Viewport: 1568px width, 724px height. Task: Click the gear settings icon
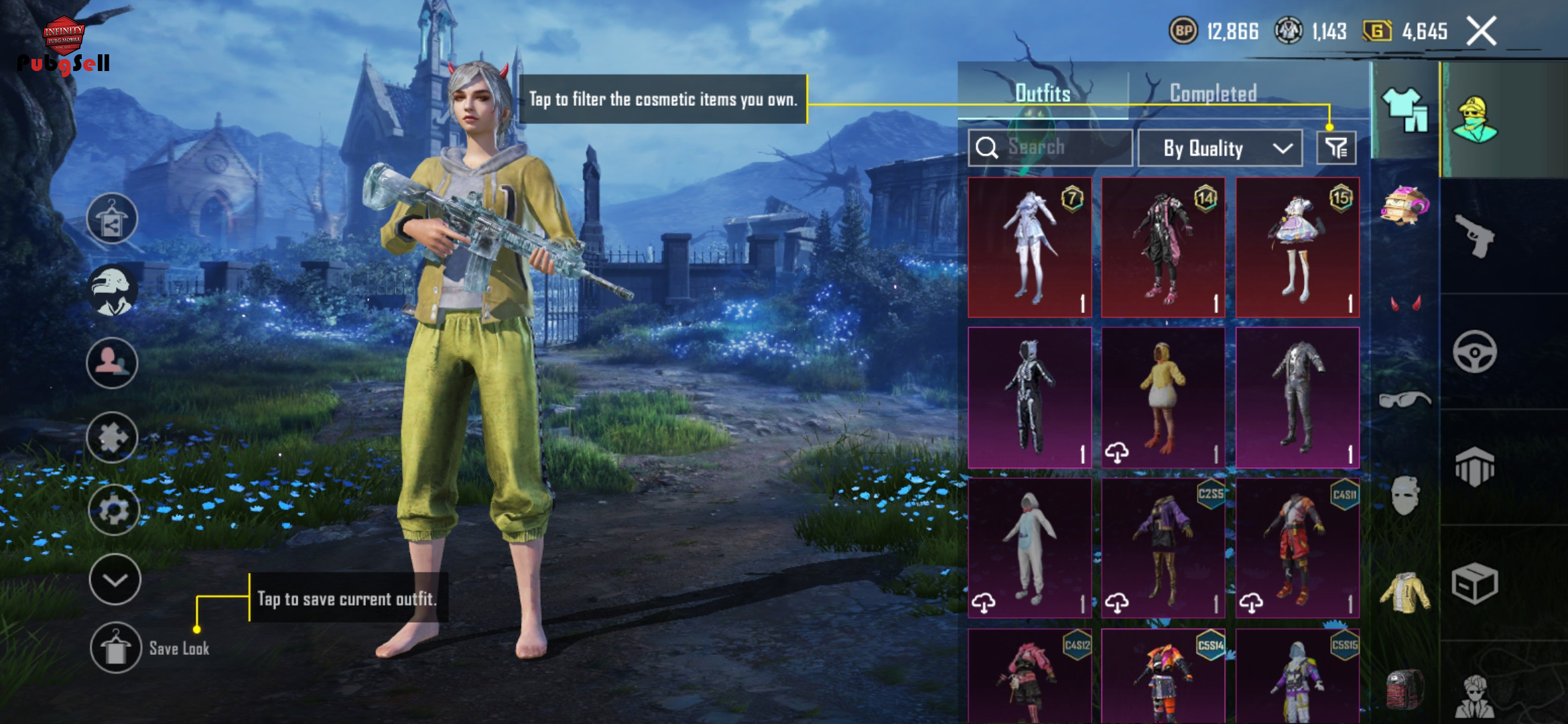click(x=113, y=510)
